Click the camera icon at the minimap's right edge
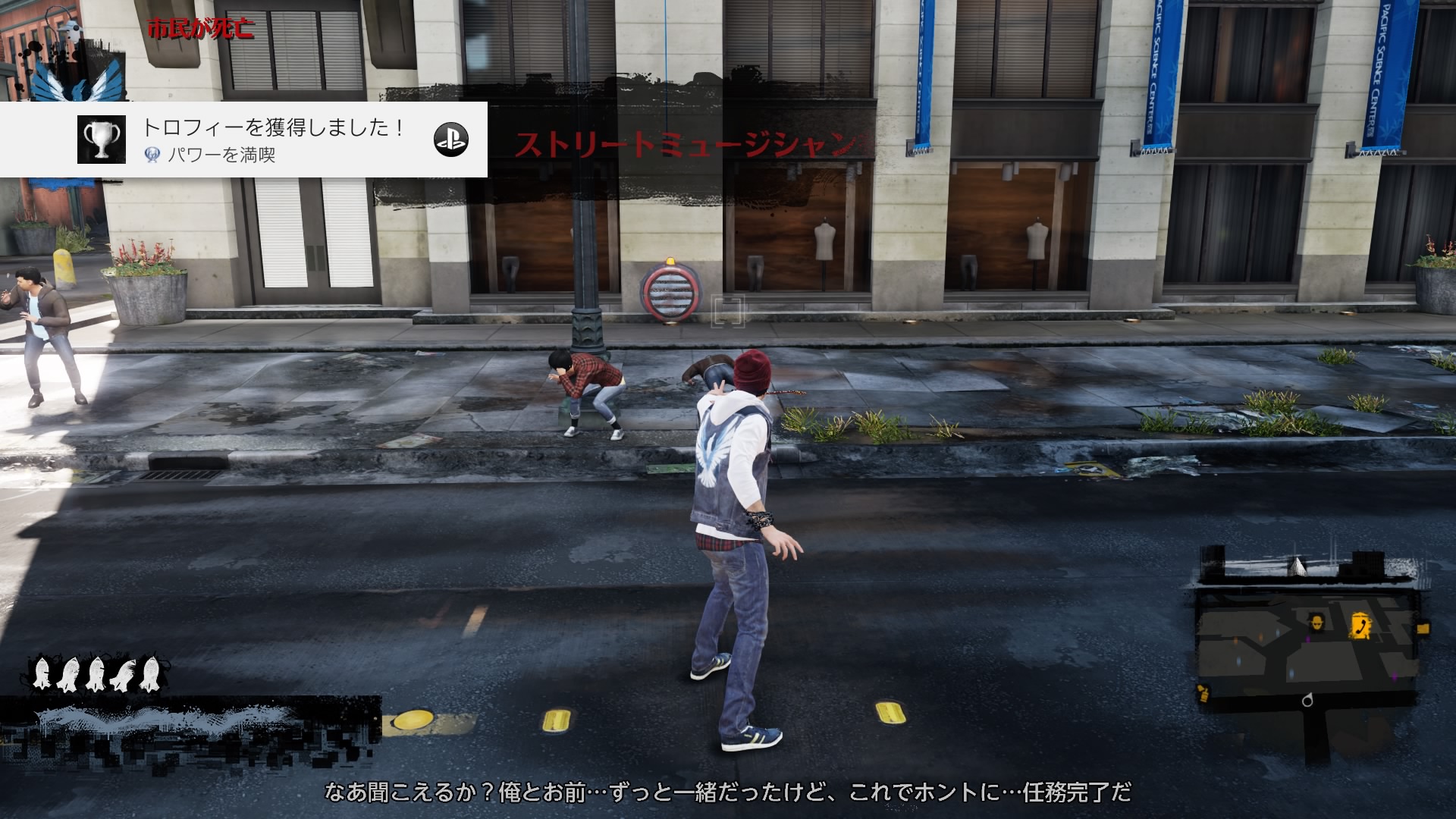This screenshot has height=819, width=1456. [1424, 627]
